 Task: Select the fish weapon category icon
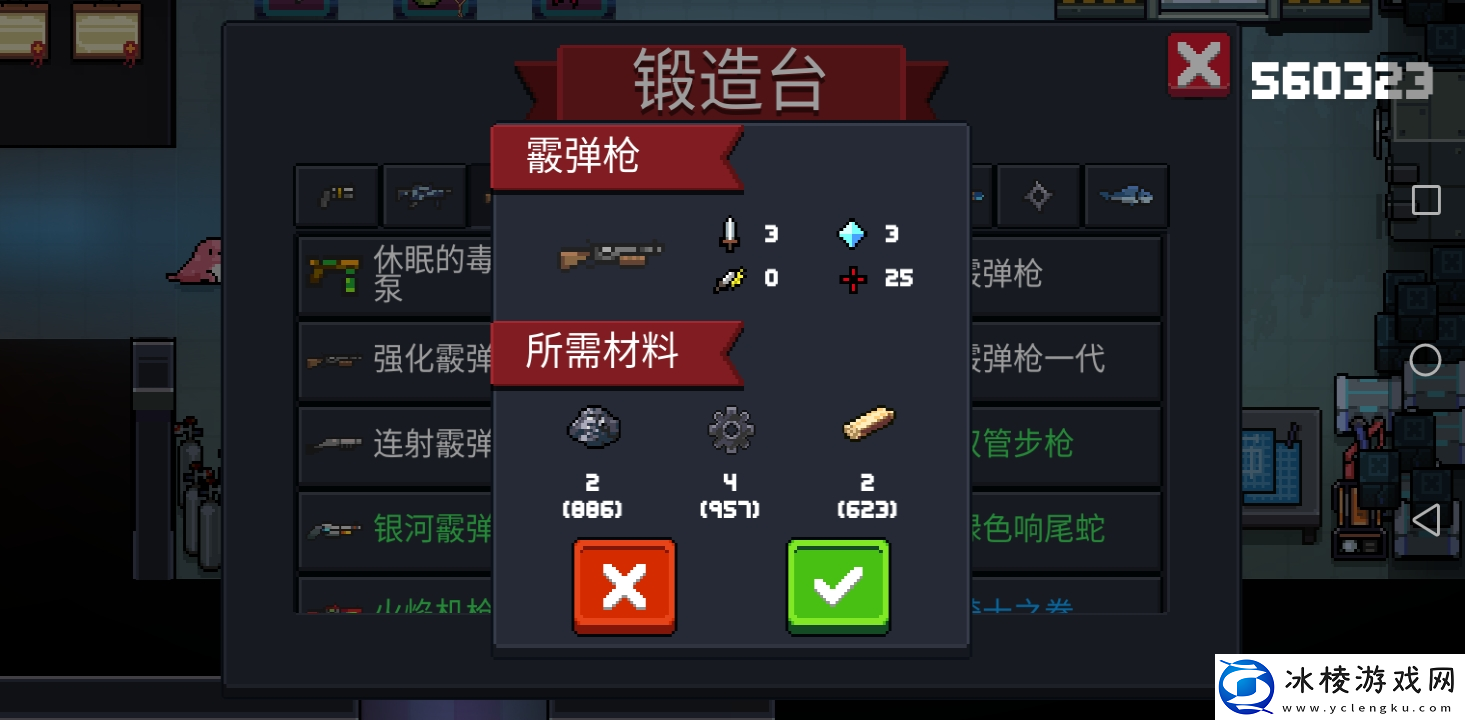pyautogui.click(x=1126, y=196)
